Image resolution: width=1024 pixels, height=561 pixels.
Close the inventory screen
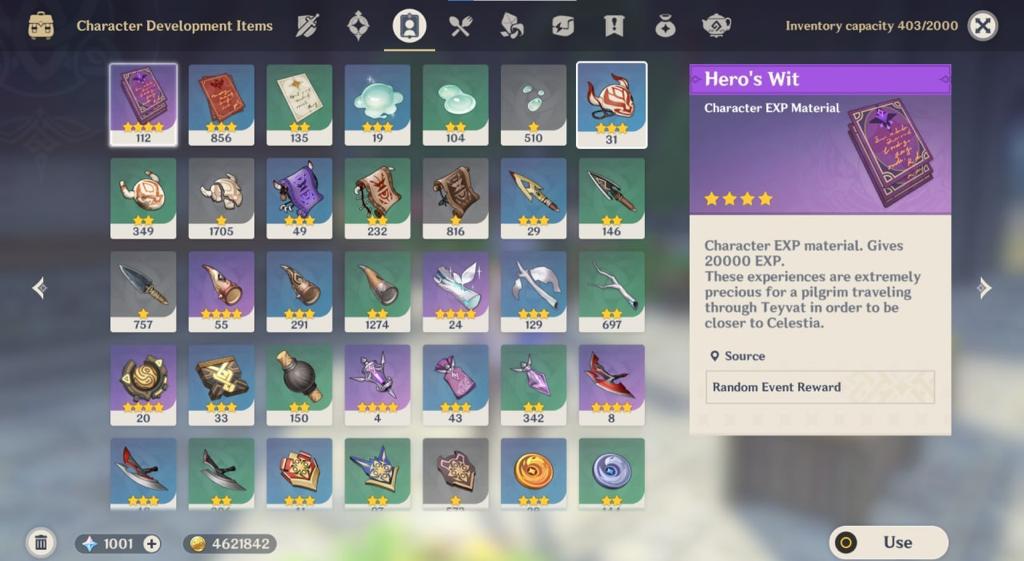tap(983, 26)
